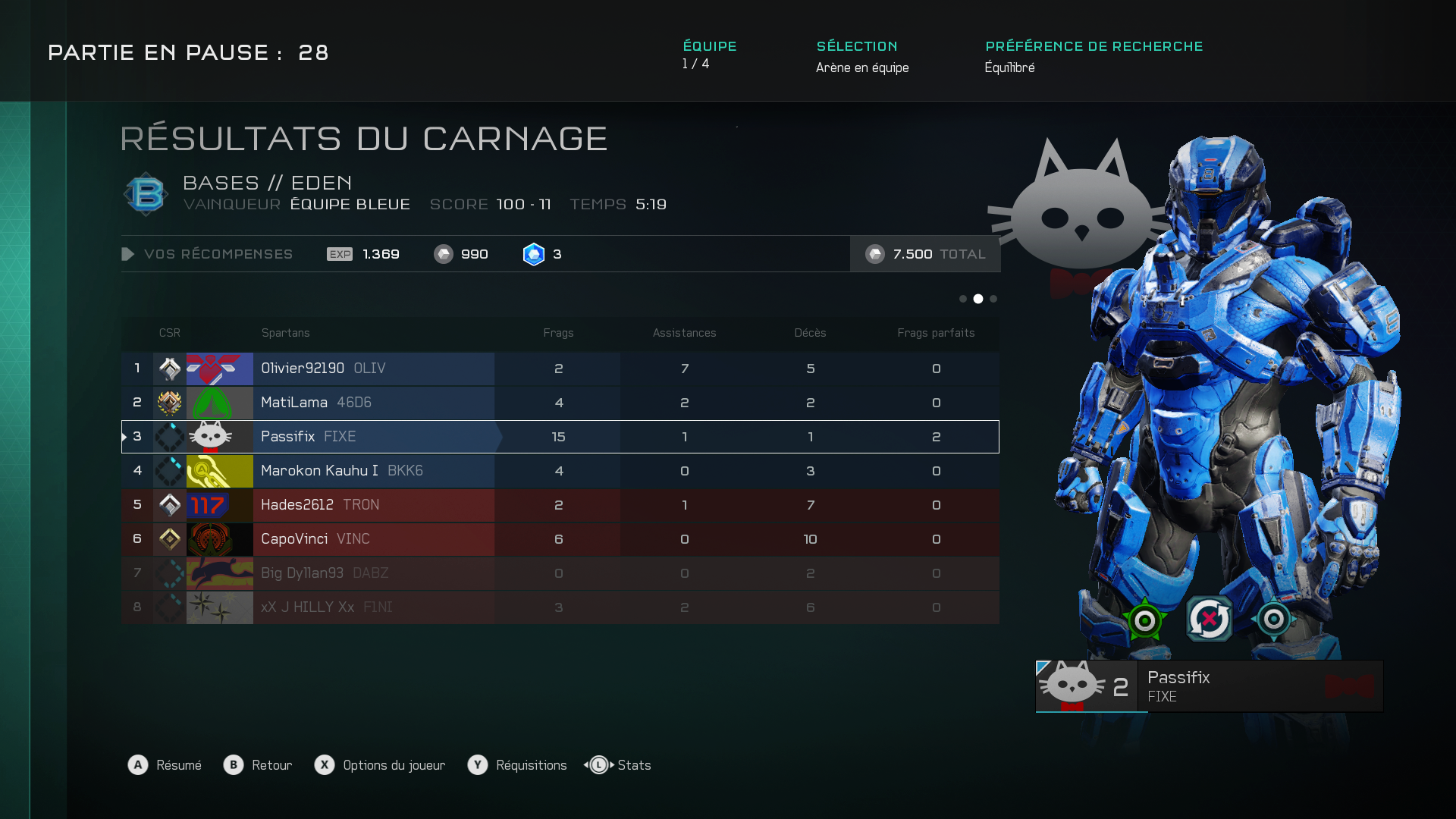The height and width of the screenshot is (819, 1456).
Task: Inspect the green star medal icon
Action: (x=1144, y=620)
